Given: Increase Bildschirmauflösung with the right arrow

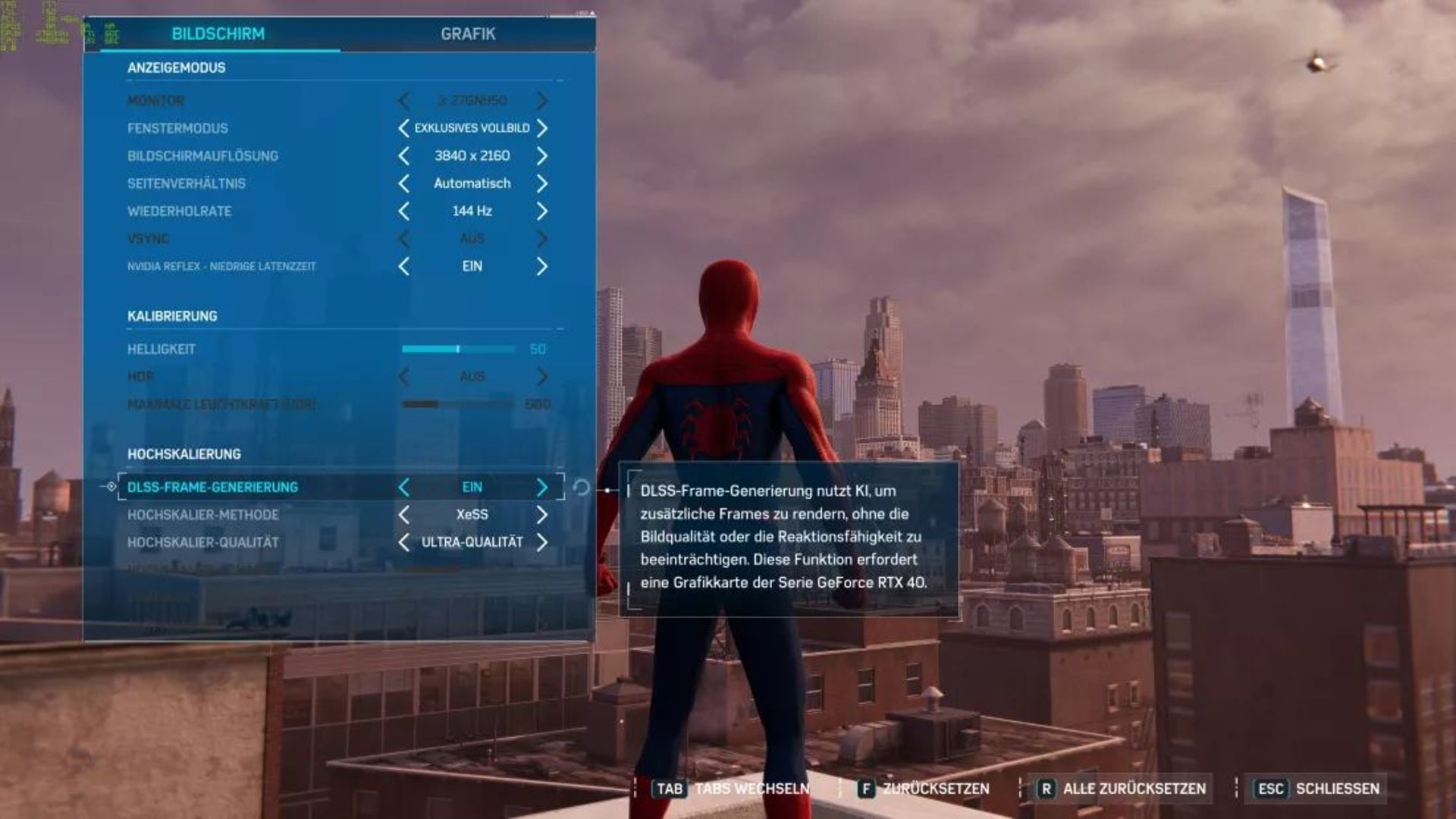Looking at the screenshot, I should [541, 156].
